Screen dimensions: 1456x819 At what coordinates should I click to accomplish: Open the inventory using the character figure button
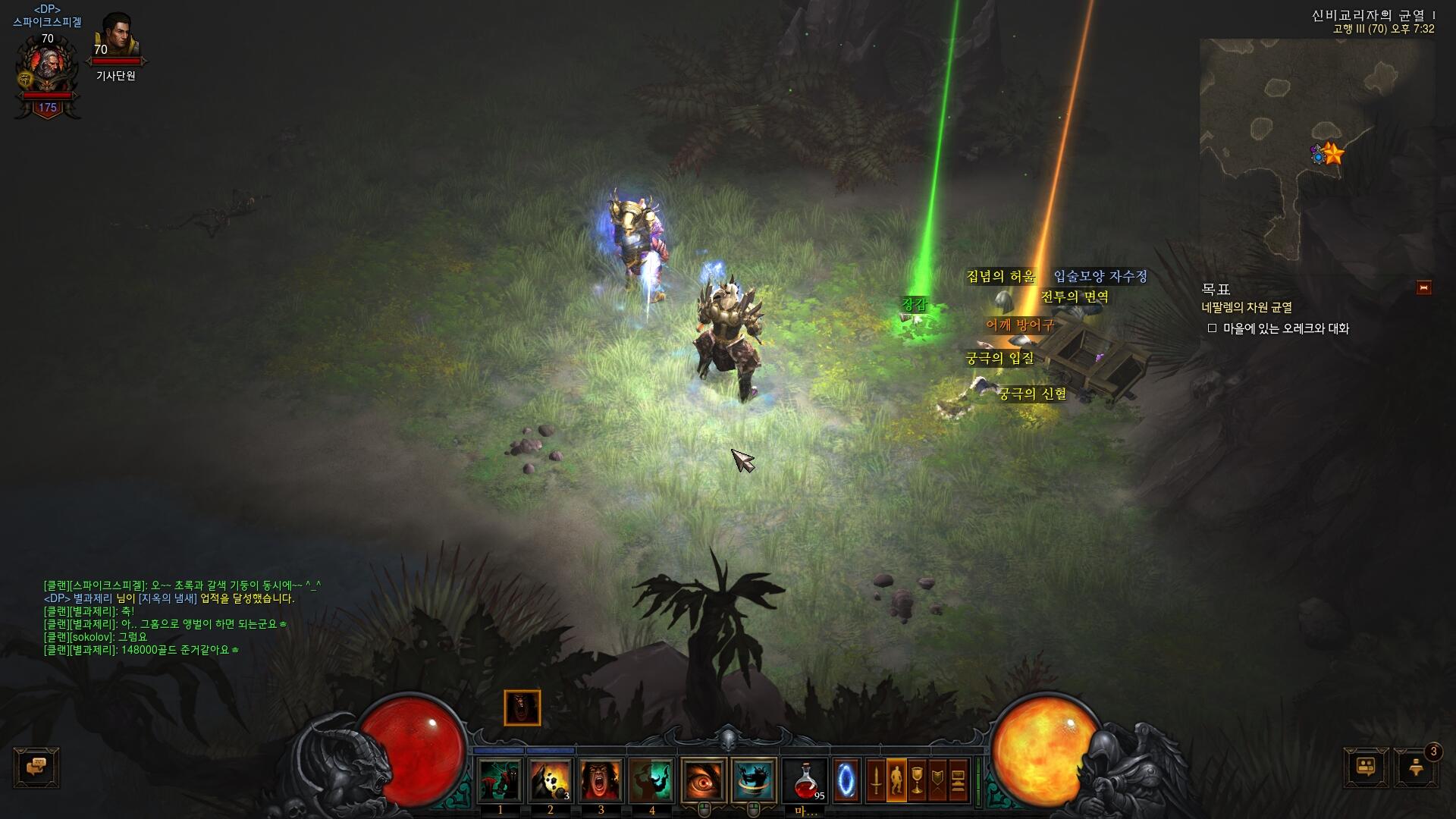896,780
